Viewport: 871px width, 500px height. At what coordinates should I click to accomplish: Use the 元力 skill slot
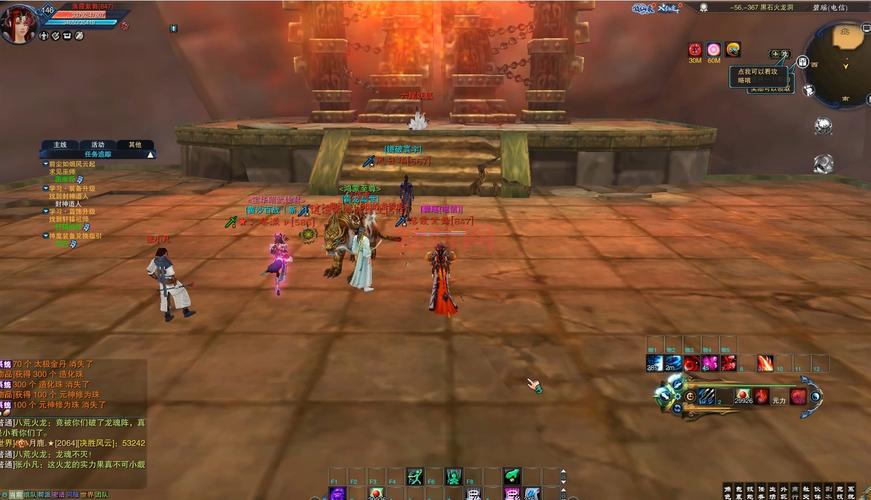point(778,397)
